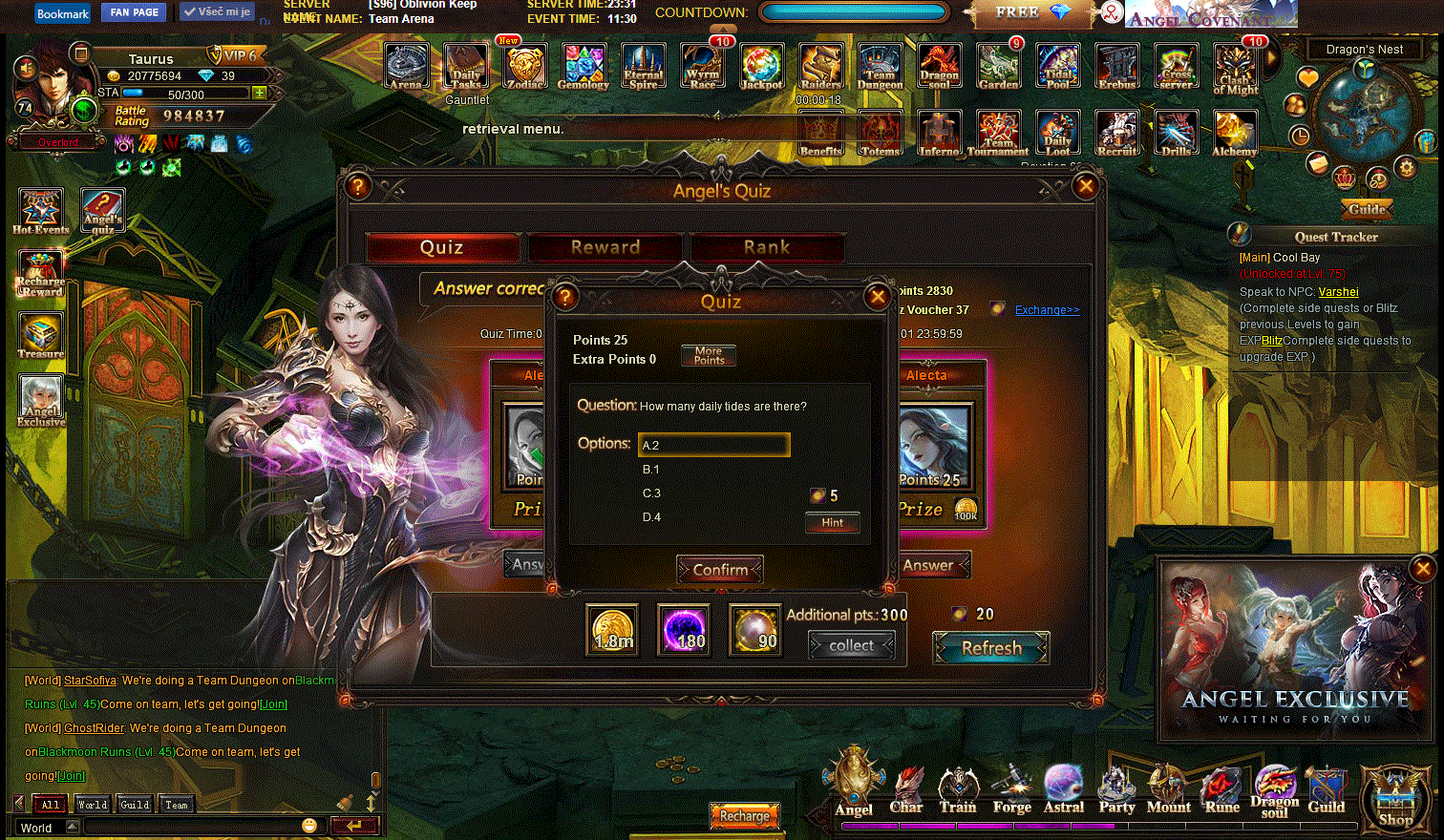The image size is (1444, 840).
Task: Choose answer option D.4
Action: (651, 517)
